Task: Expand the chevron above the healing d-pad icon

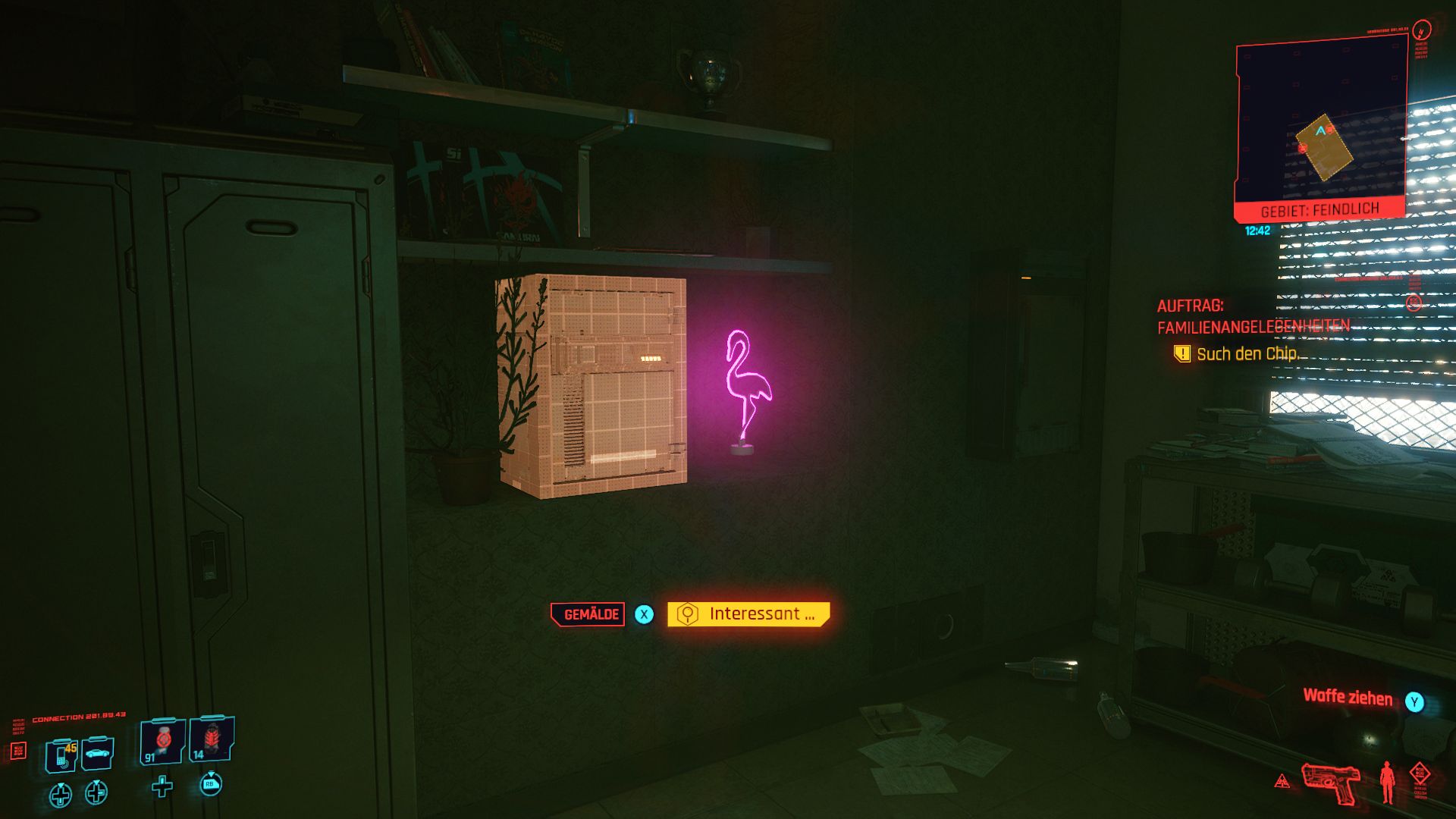Action: pos(96,783)
